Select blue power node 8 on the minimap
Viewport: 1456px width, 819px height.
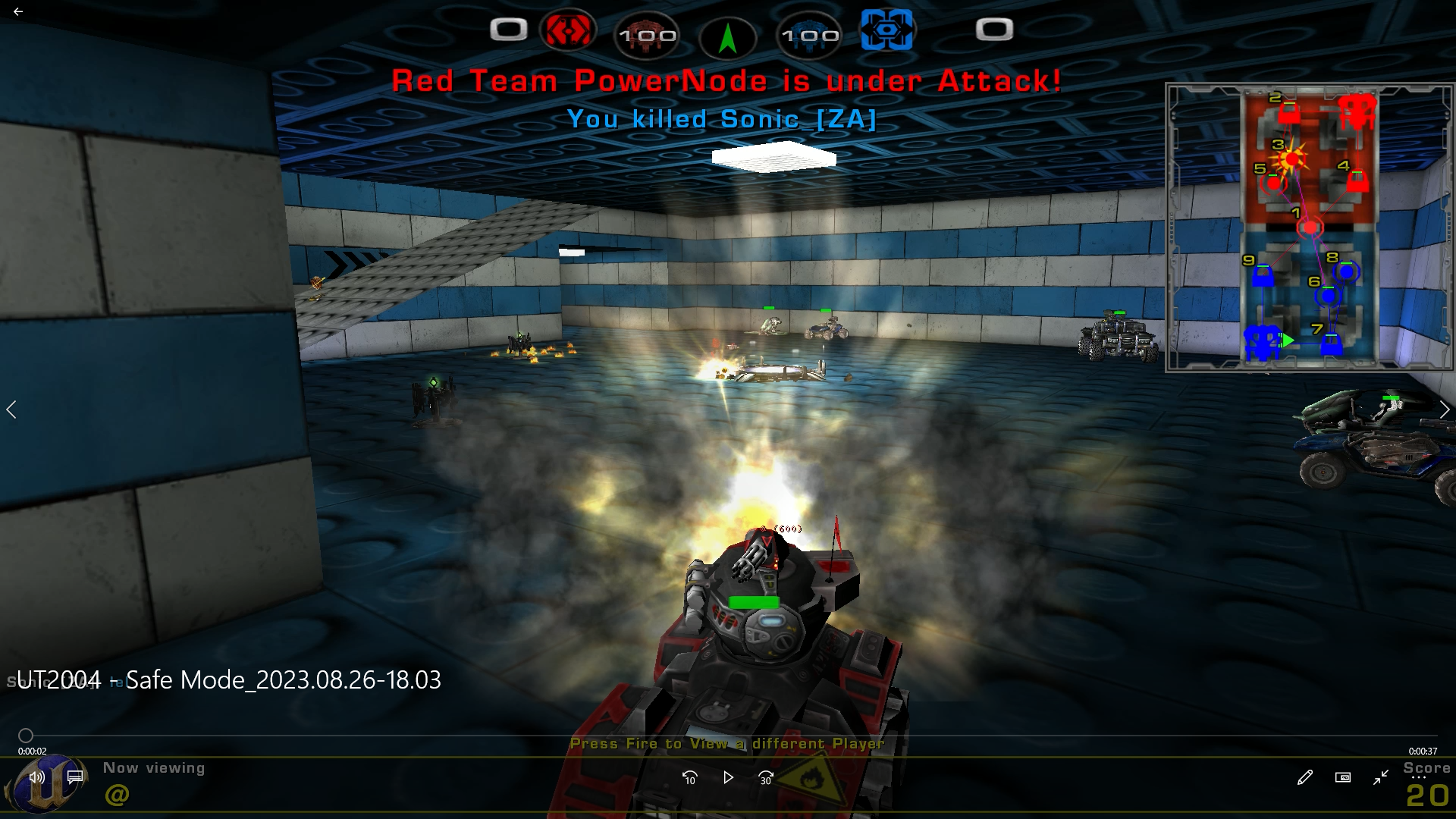click(1346, 271)
